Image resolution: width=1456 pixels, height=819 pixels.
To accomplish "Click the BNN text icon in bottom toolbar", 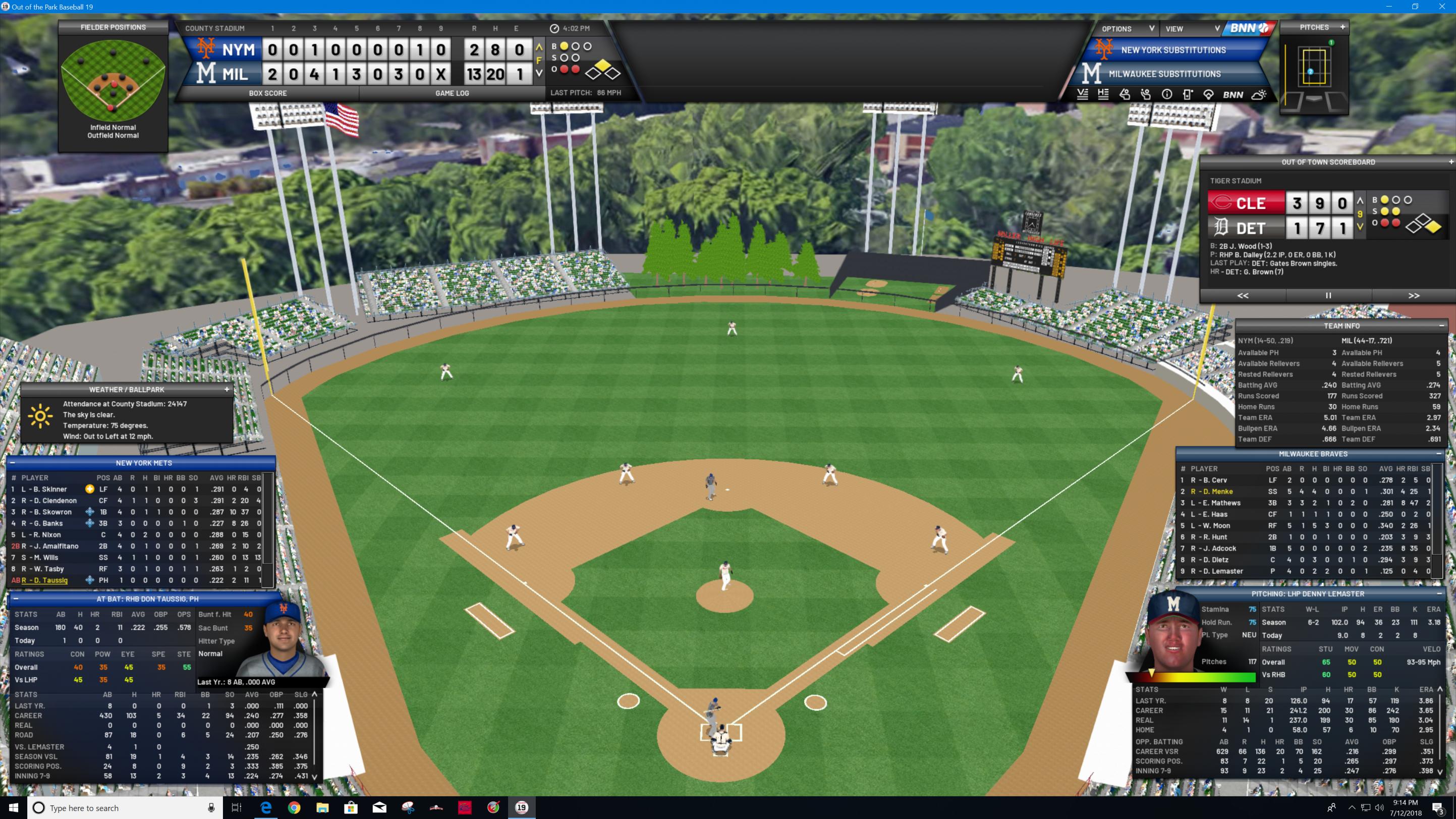I will pos(1233,95).
